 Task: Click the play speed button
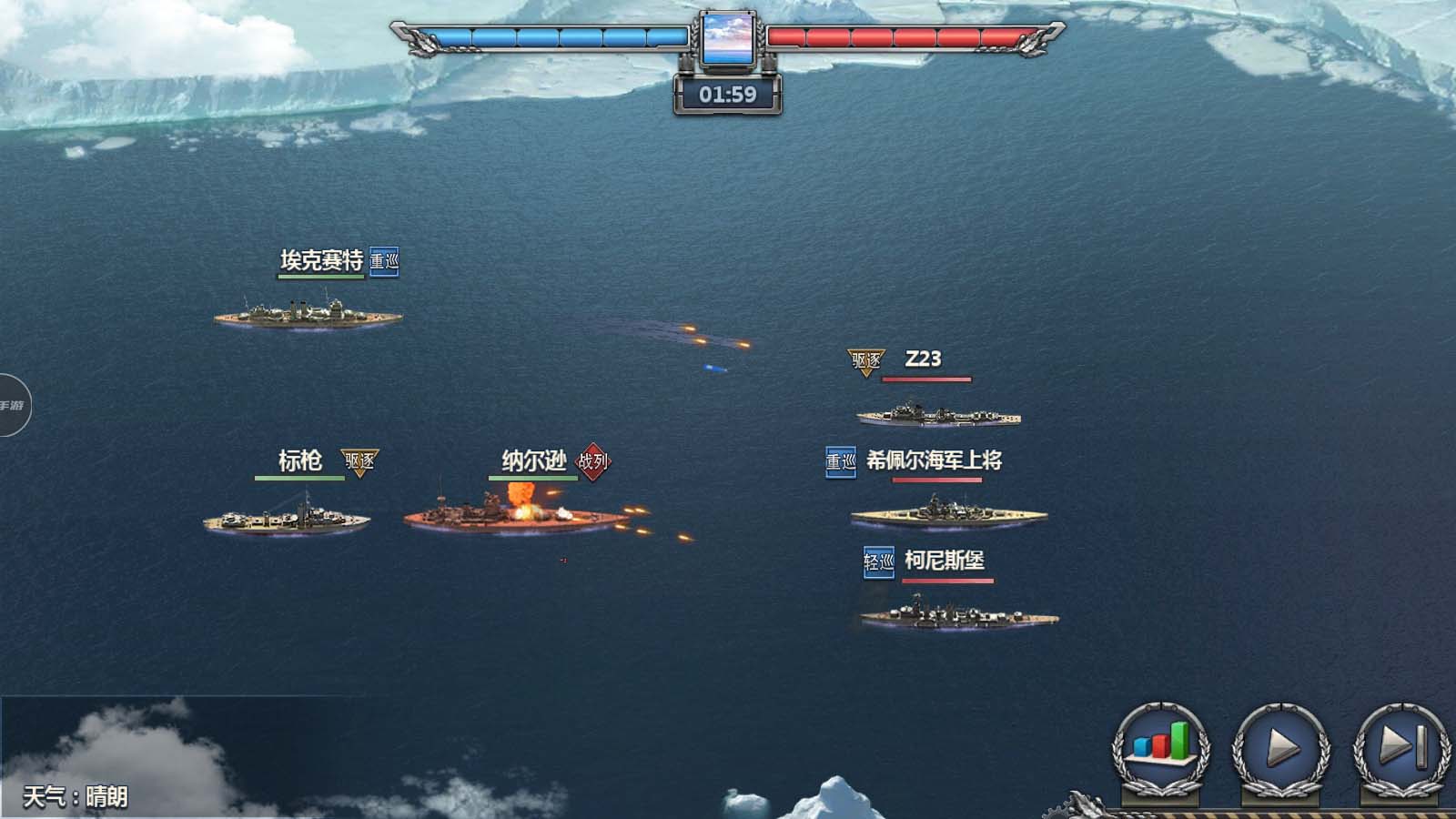[x=1281, y=748]
